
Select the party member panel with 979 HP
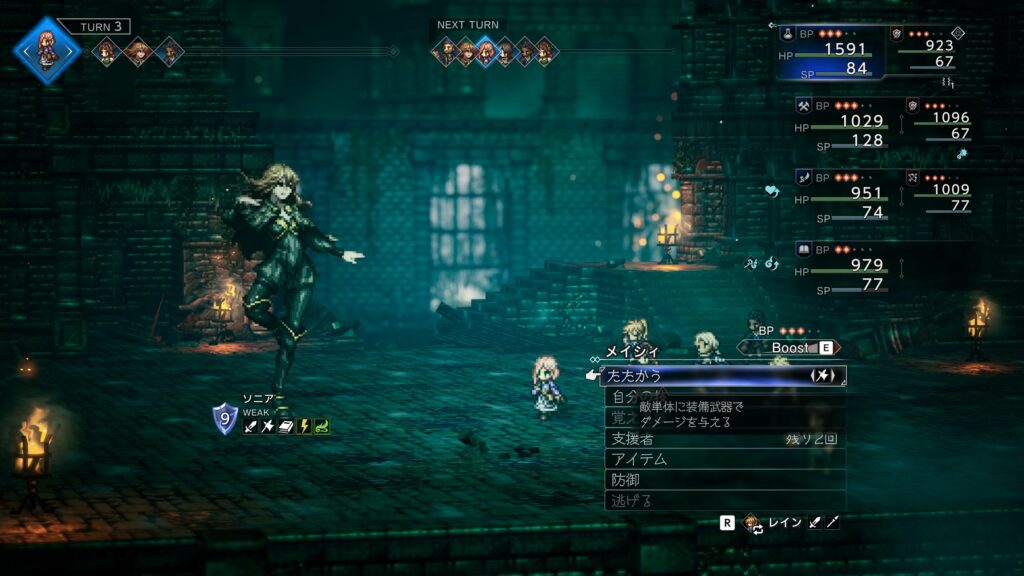(x=841, y=266)
